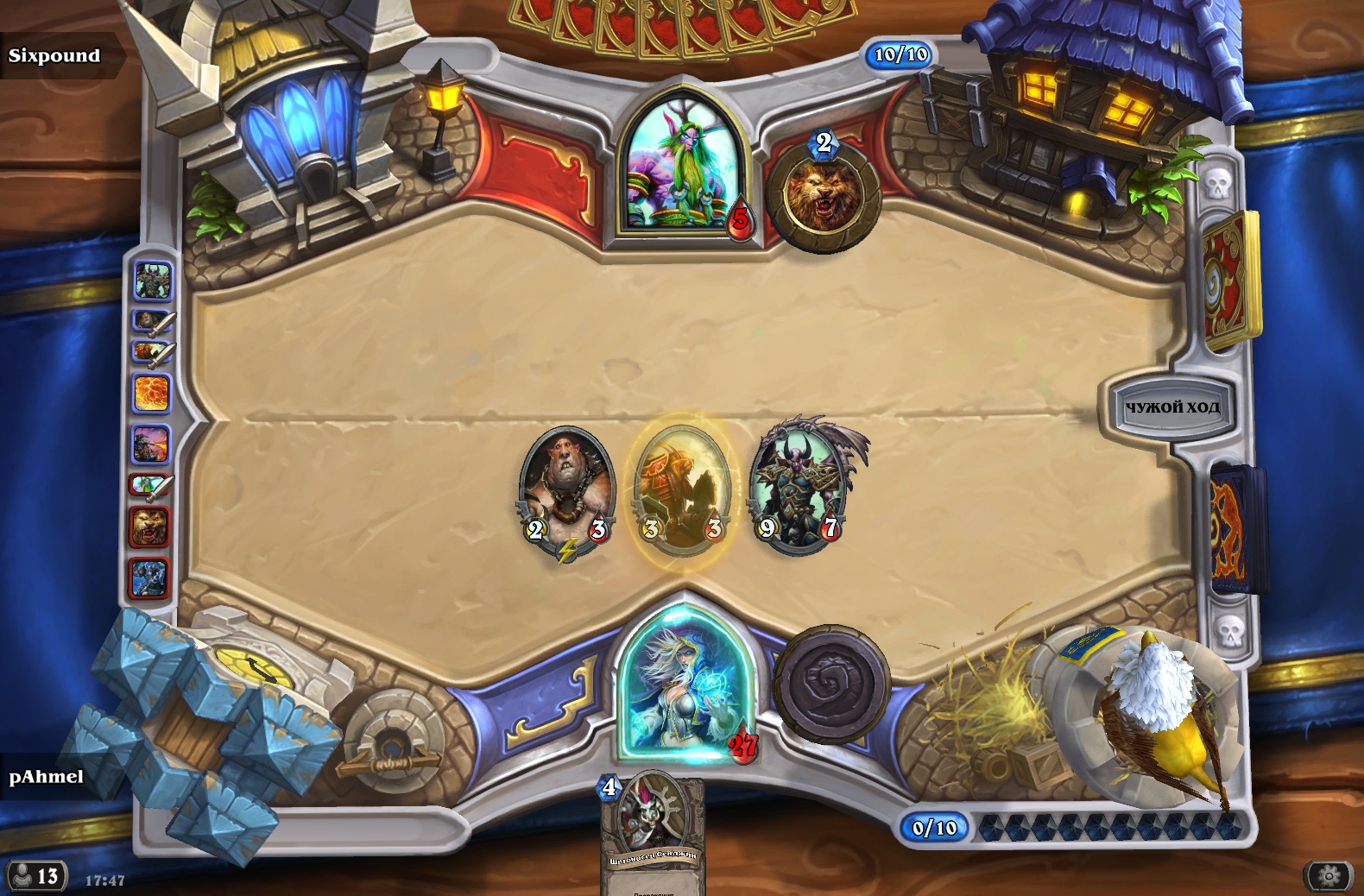Open the friends list button
The height and width of the screenshot is (896, 1364).
click(35, 876)
